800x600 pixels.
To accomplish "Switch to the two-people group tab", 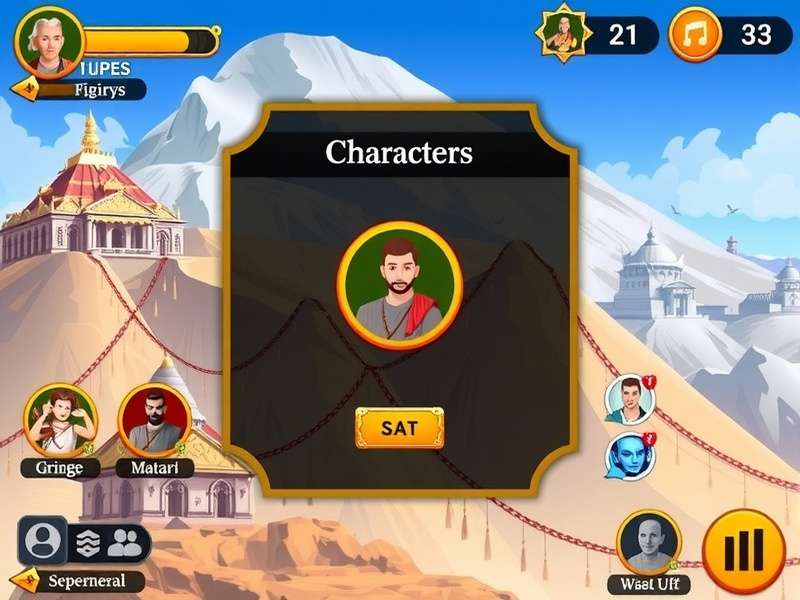I will [125, 542].
